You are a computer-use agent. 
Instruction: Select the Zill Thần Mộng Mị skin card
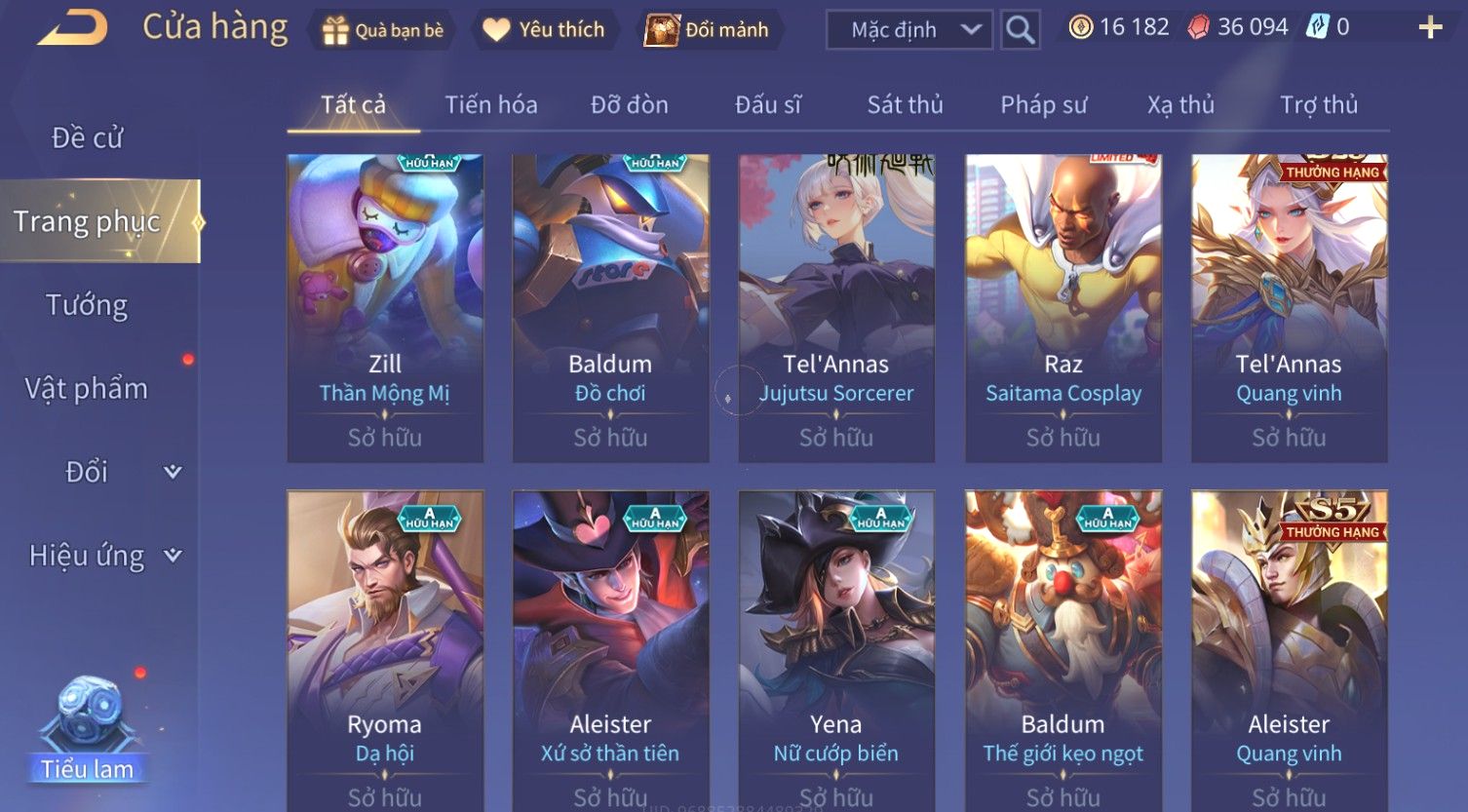click(385, 307)
